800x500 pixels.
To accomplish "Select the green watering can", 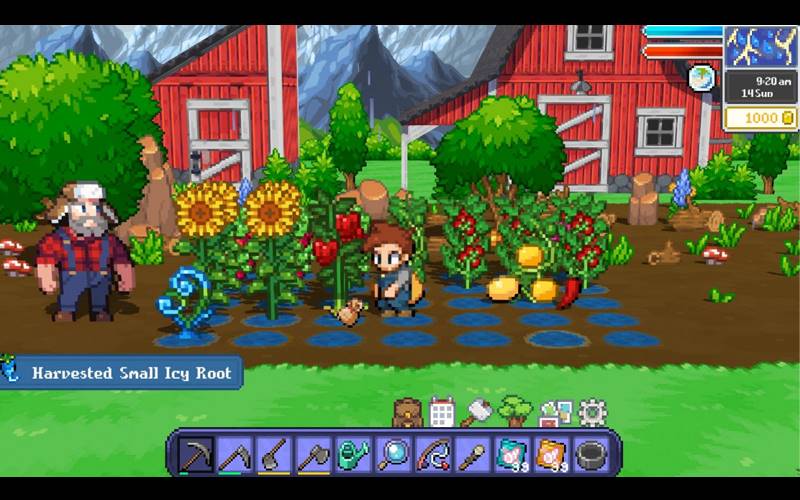I will tap(353, 454).
